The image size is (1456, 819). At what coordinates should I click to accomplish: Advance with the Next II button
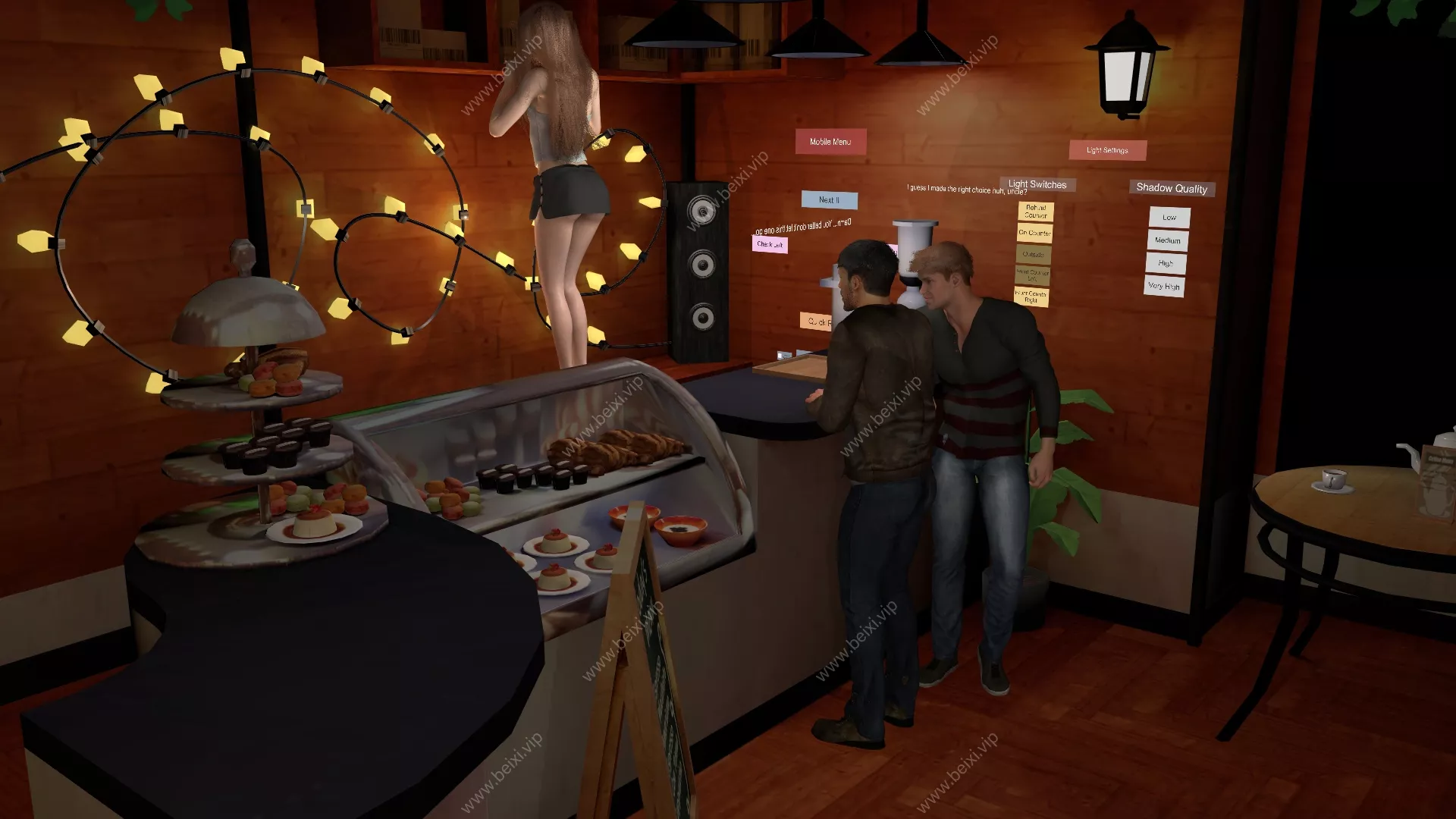coord(829,200)
